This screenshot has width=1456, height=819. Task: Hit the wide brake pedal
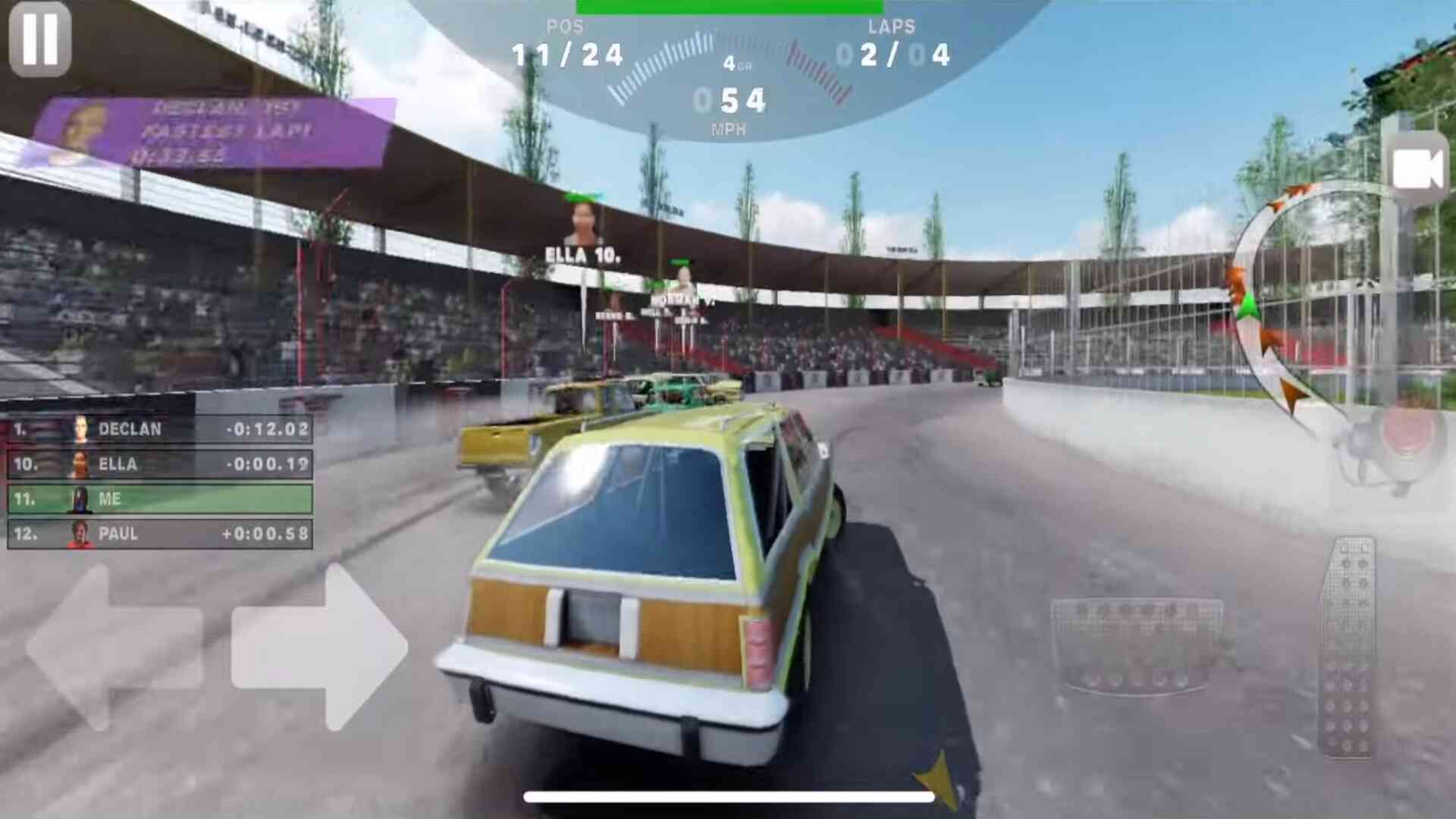(x=1136, y=645)
